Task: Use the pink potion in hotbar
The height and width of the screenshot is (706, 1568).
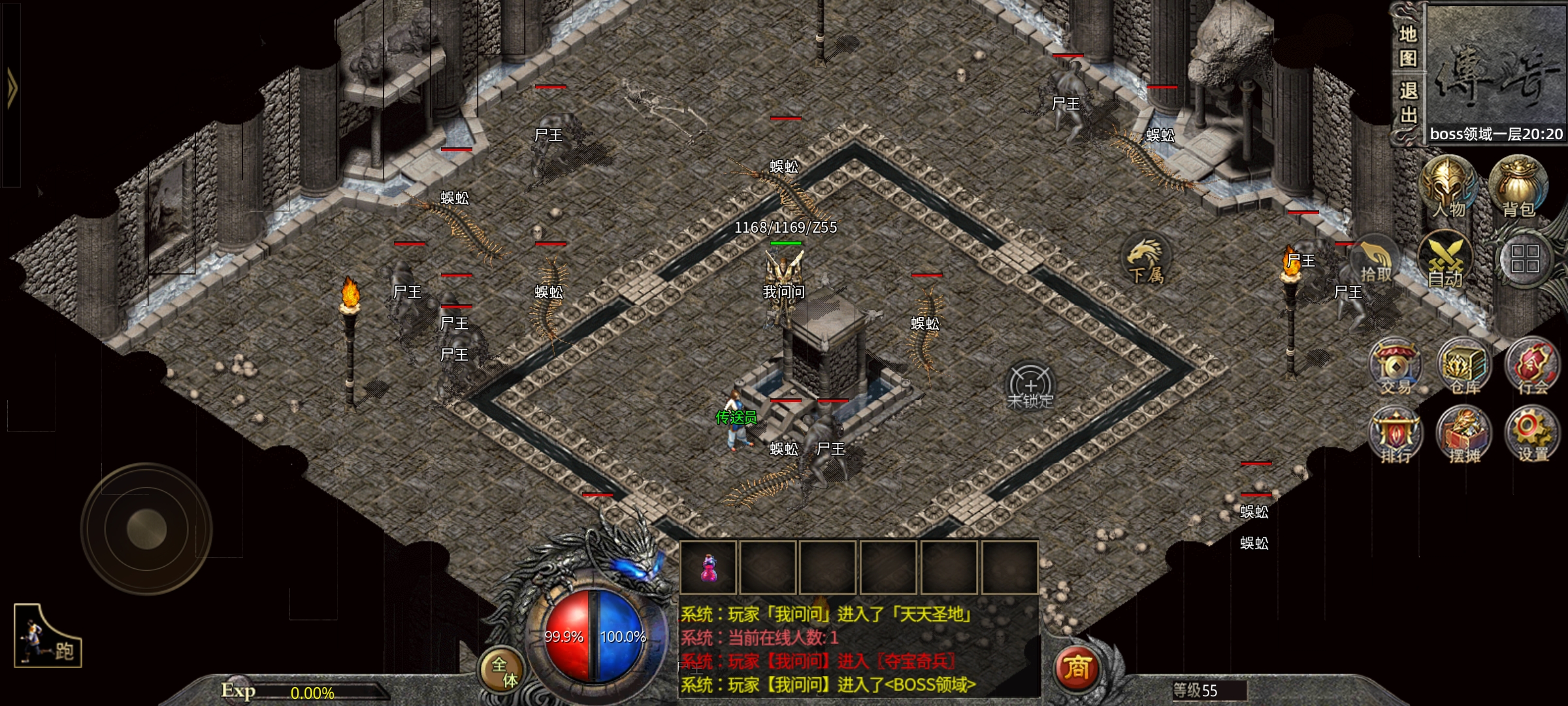Action: pos(708,567)
